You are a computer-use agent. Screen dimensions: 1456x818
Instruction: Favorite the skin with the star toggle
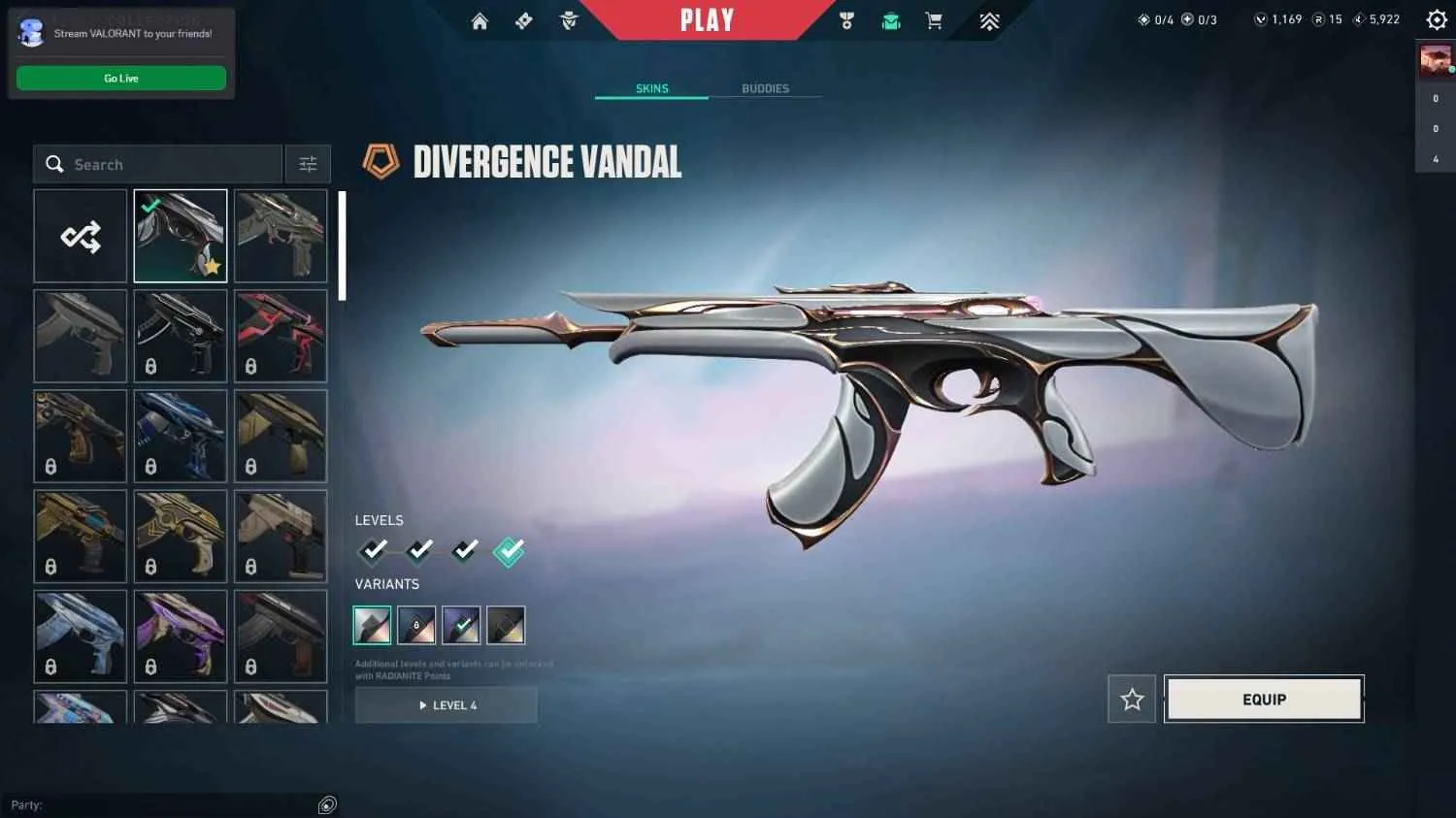tap(1131, 699)
